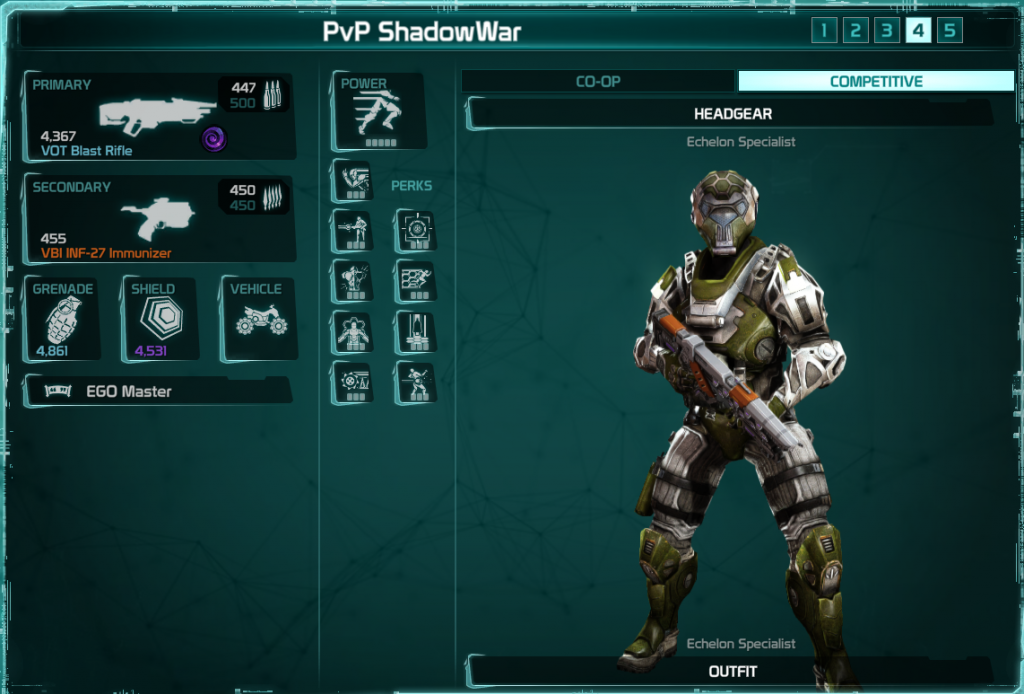Click the EGO Master title bar
Screen dimensions: 1024x694
pyautogui.click(x=156, y=391)
